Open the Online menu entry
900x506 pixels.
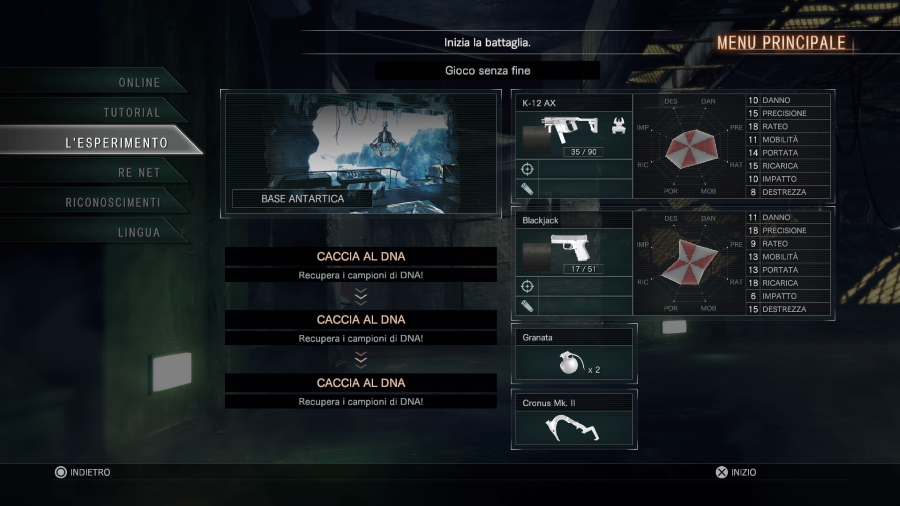(x=139, y=82)
